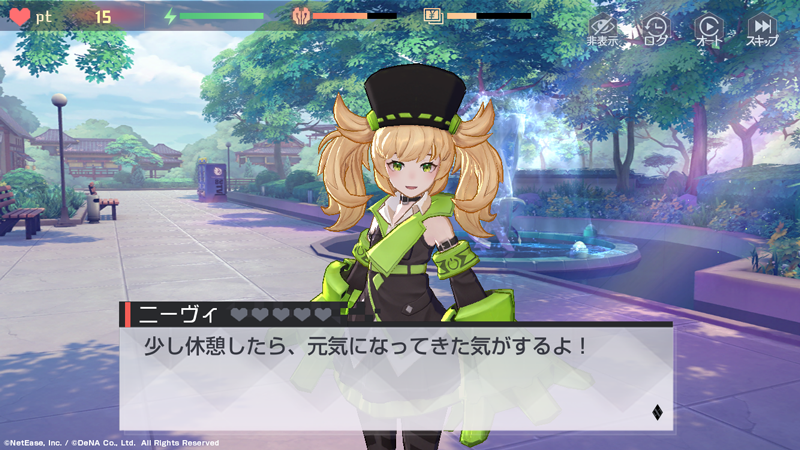Toggle オート auto-play mode
Screen dimensions: 800x450
pyautogui.click(x=708, y=29)
